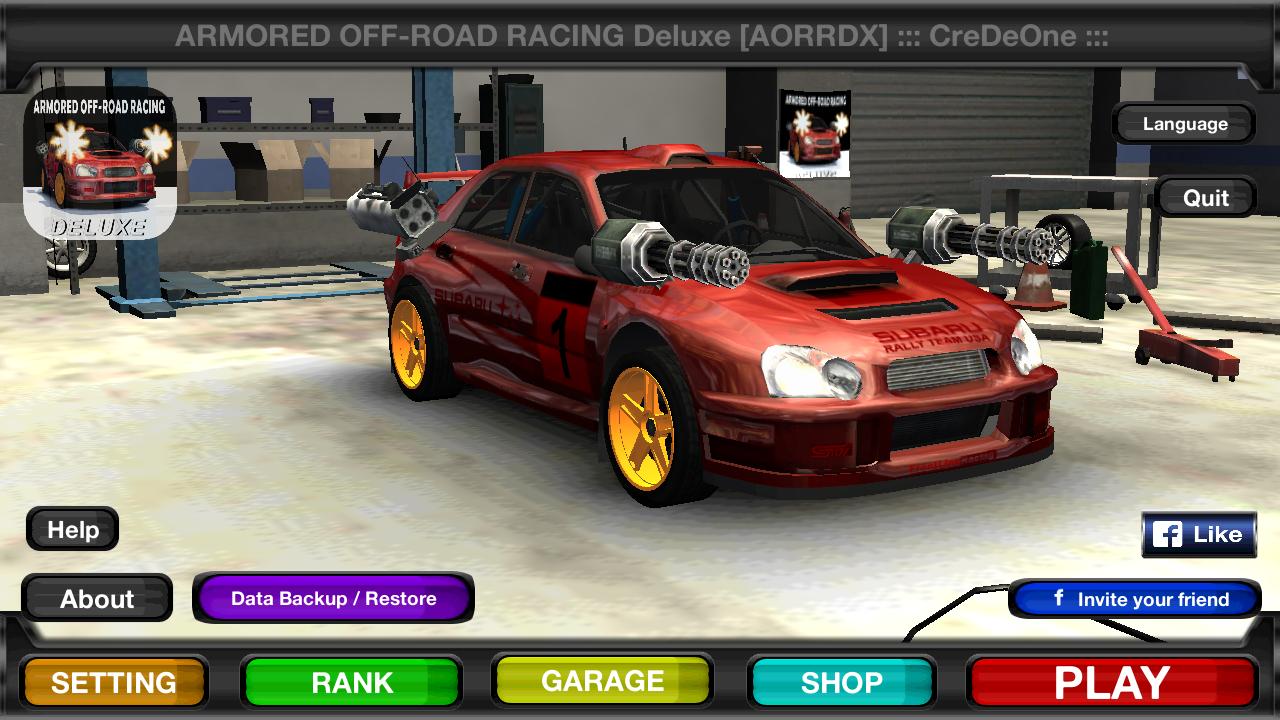This screenshot has width=1280, height=720.
Task: Invite your friend via Facebook
Action: [1133, 600]
